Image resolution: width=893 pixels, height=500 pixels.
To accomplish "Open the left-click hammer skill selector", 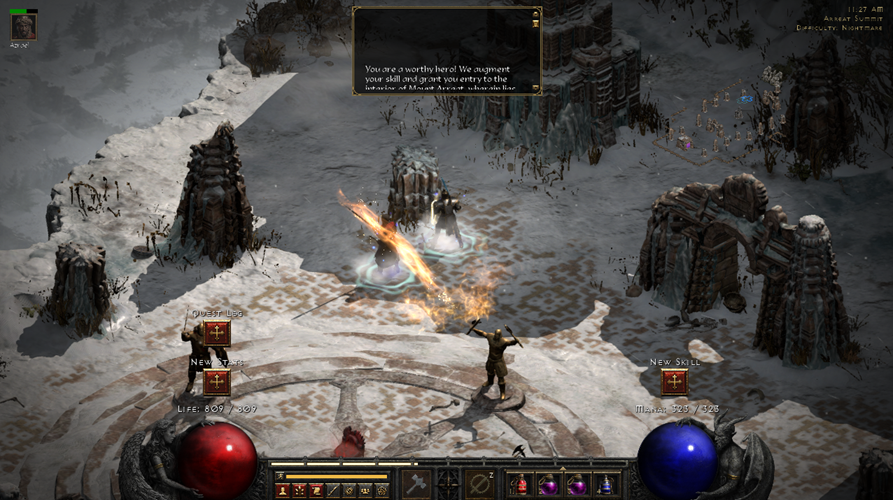I will coord(417,484).
